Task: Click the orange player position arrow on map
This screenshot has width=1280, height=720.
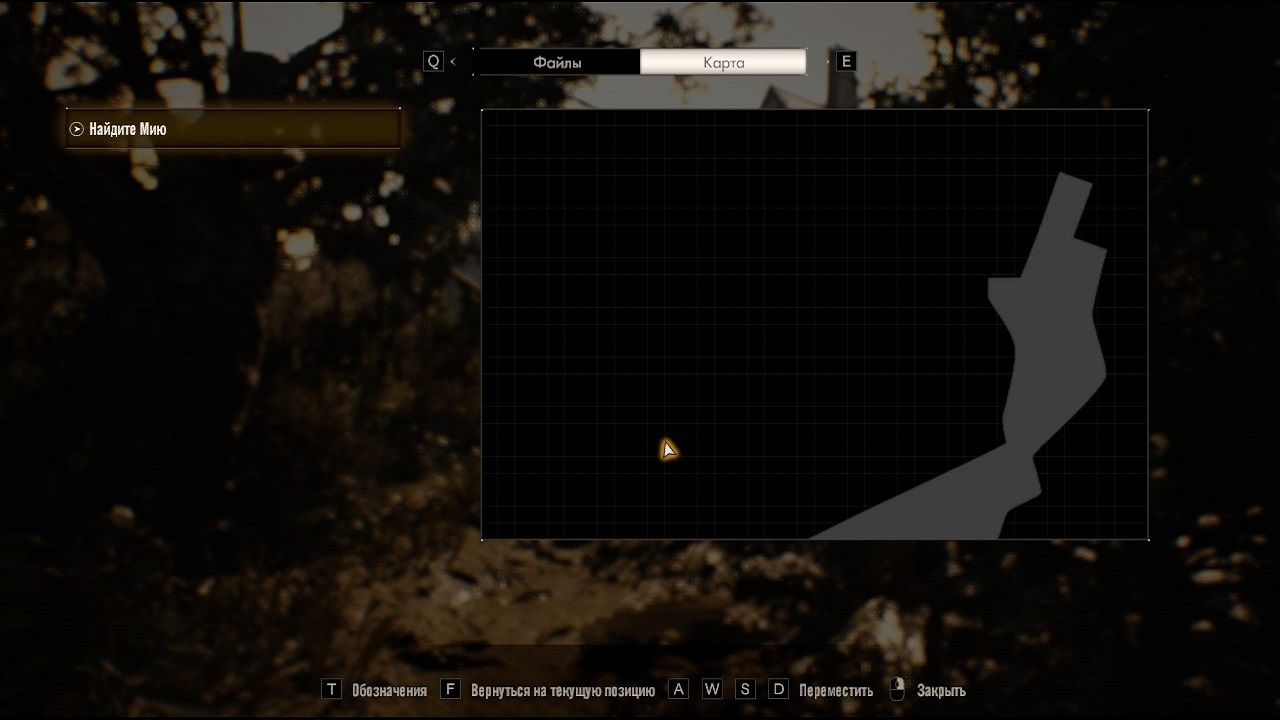Action: (x=668, y=450)
